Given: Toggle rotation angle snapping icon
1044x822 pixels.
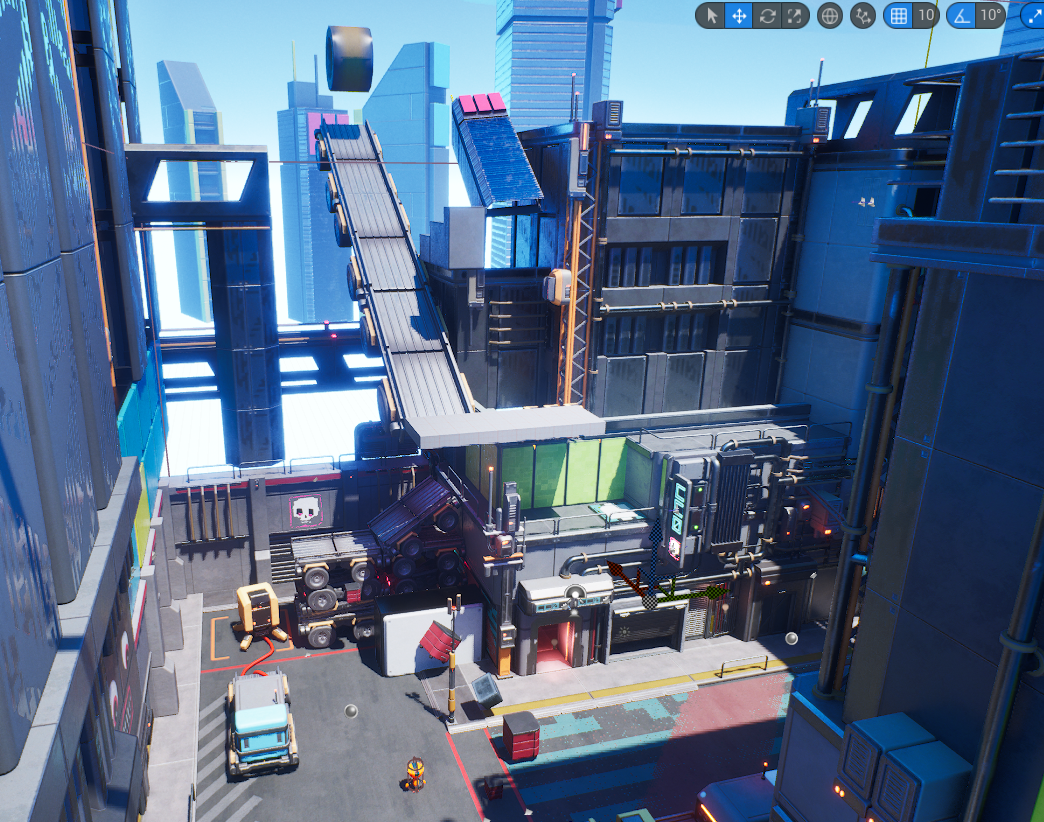Looking at the screenshot, I should point(961,15).
